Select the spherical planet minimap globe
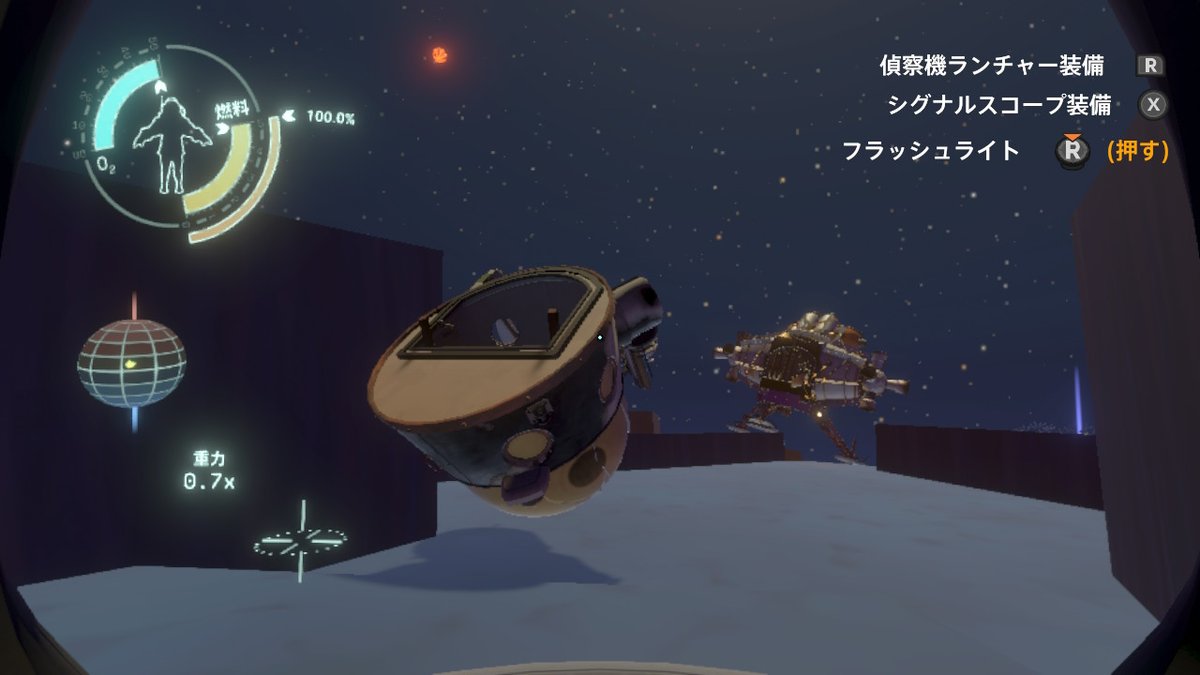The image size is (1200, 675). tap(132, 362)
